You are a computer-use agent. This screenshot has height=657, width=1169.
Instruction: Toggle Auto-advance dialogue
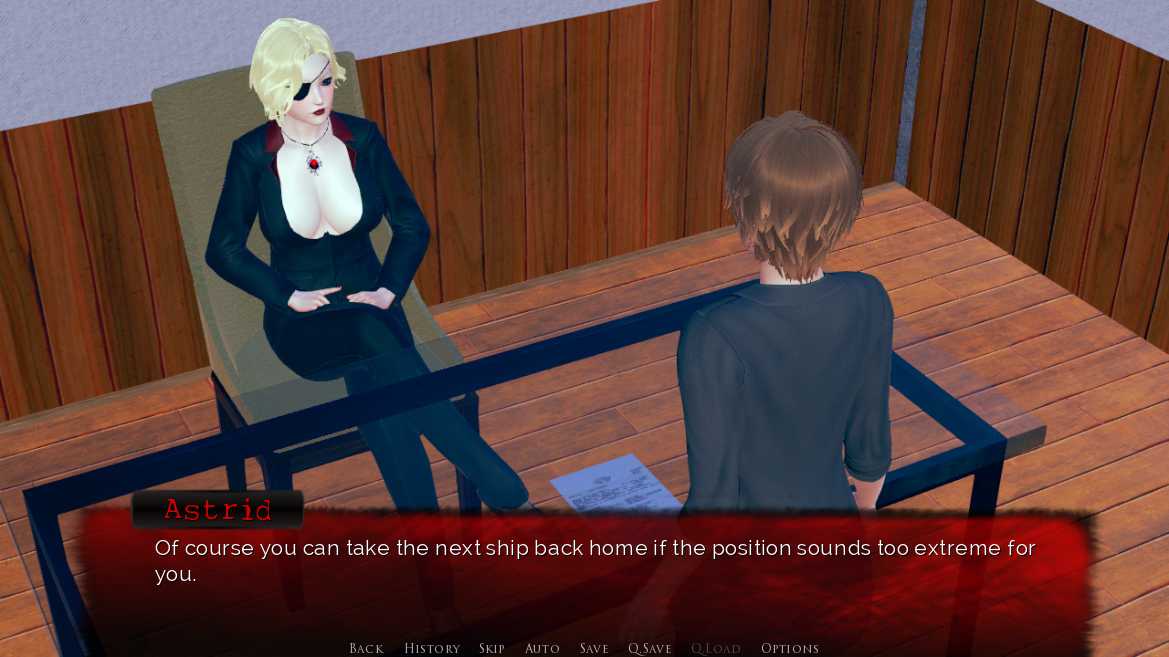(x=542, y=648)
